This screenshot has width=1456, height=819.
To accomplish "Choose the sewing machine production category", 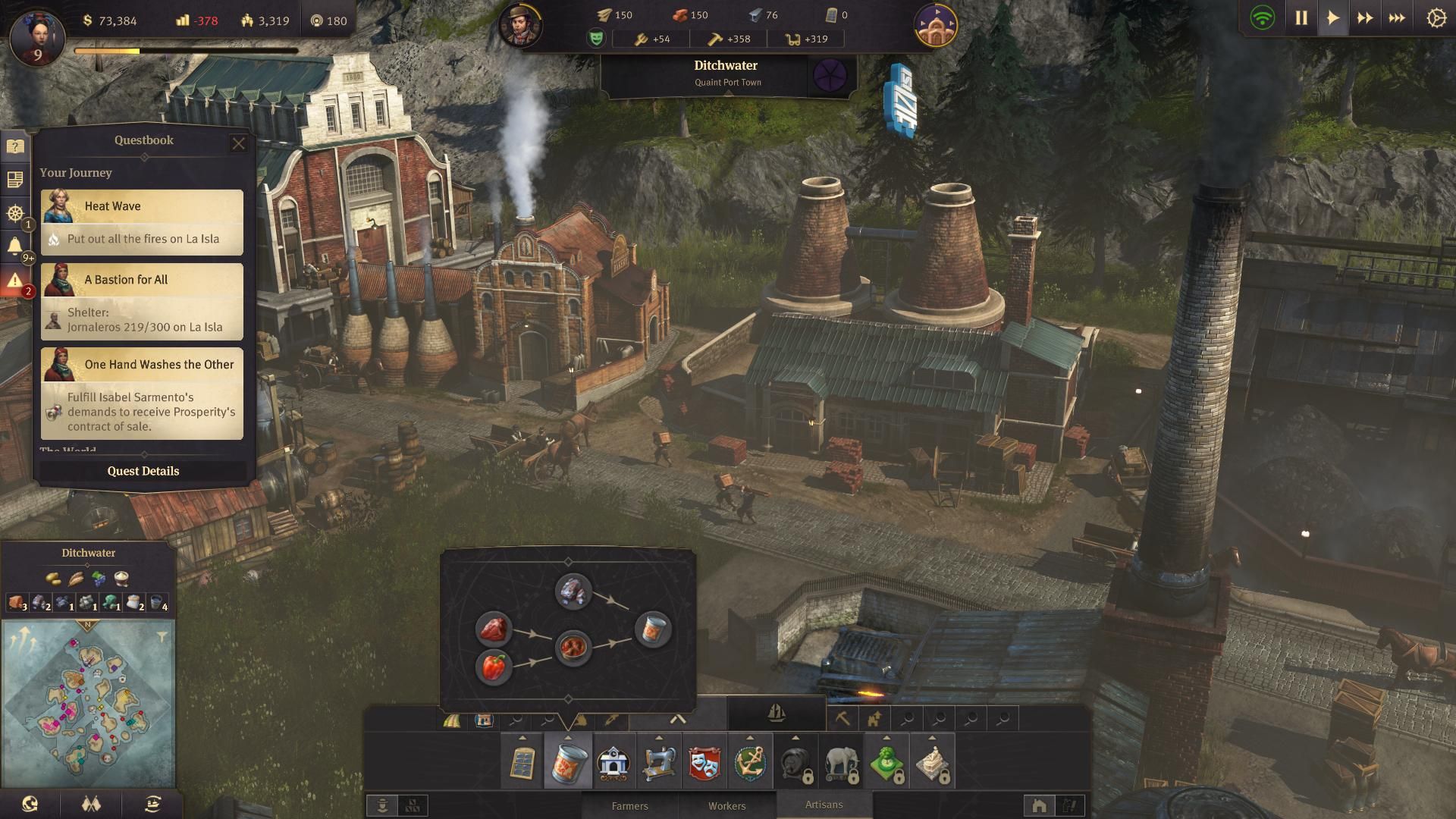I will coord(658,762).
